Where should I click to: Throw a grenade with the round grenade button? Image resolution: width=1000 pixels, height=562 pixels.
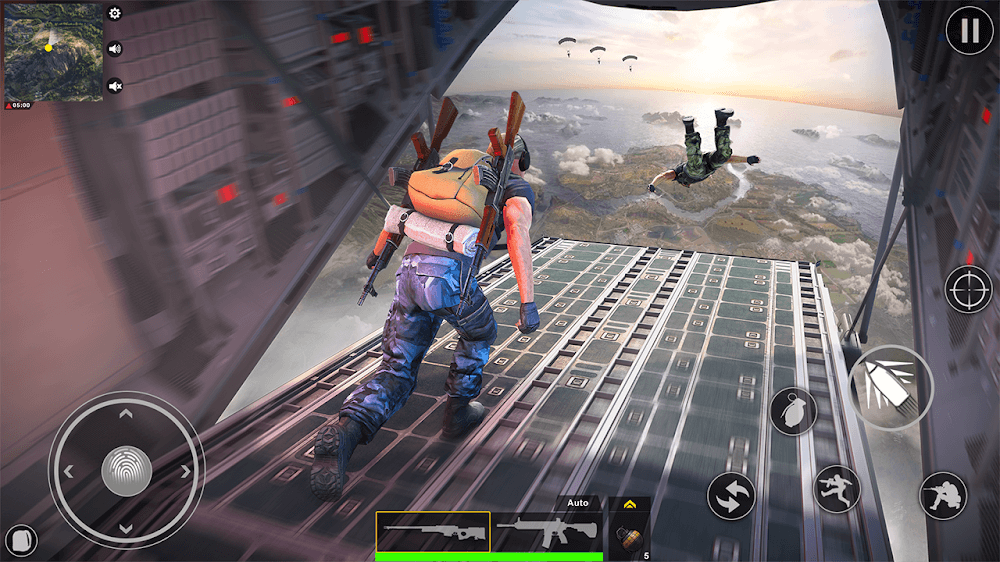pyautogui.click(x=793, y=411)
